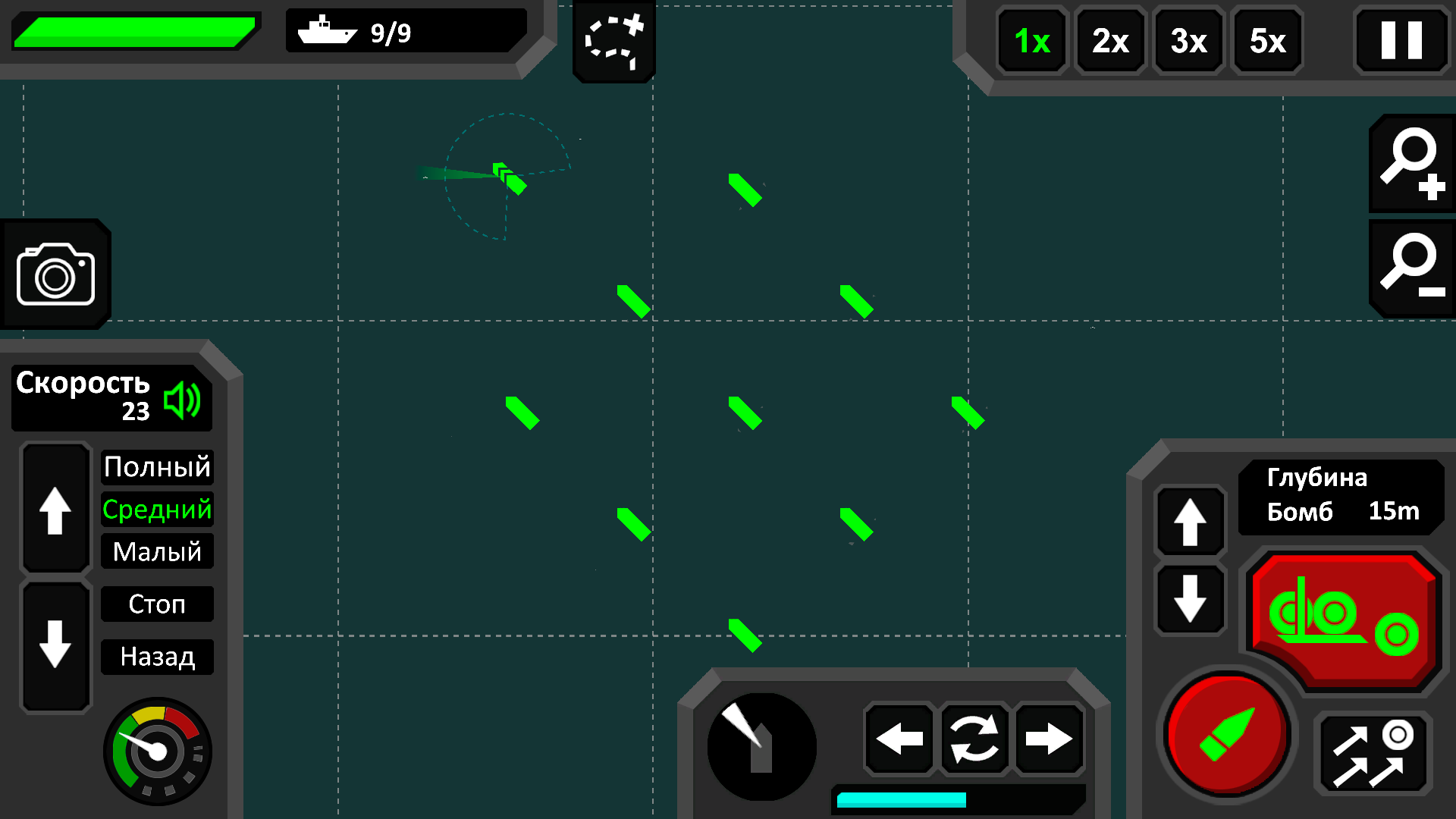Click the camera screenshot icon
Viewport: 1456px width, 819px height.
coord(55,274)
